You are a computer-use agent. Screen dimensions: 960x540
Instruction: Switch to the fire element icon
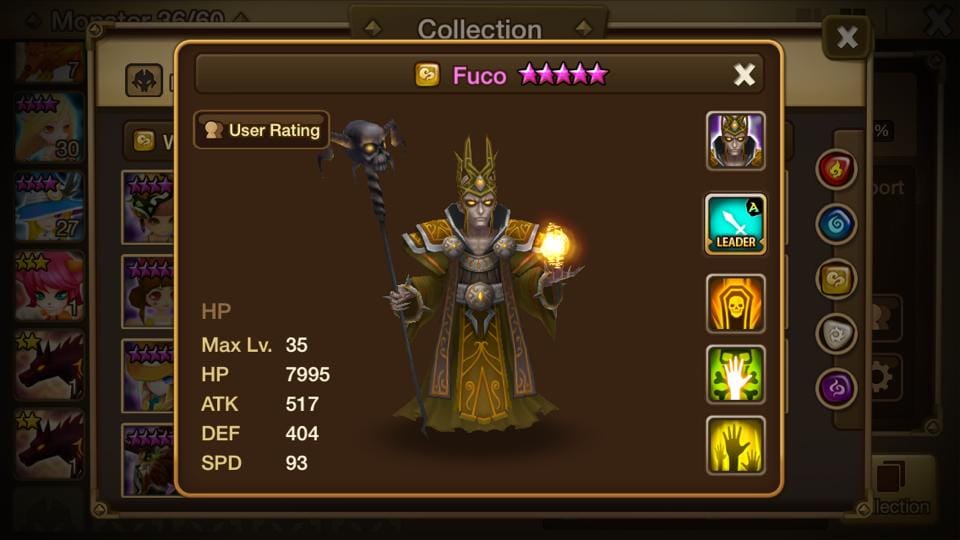pyautogui.click(x=836, y=170)
